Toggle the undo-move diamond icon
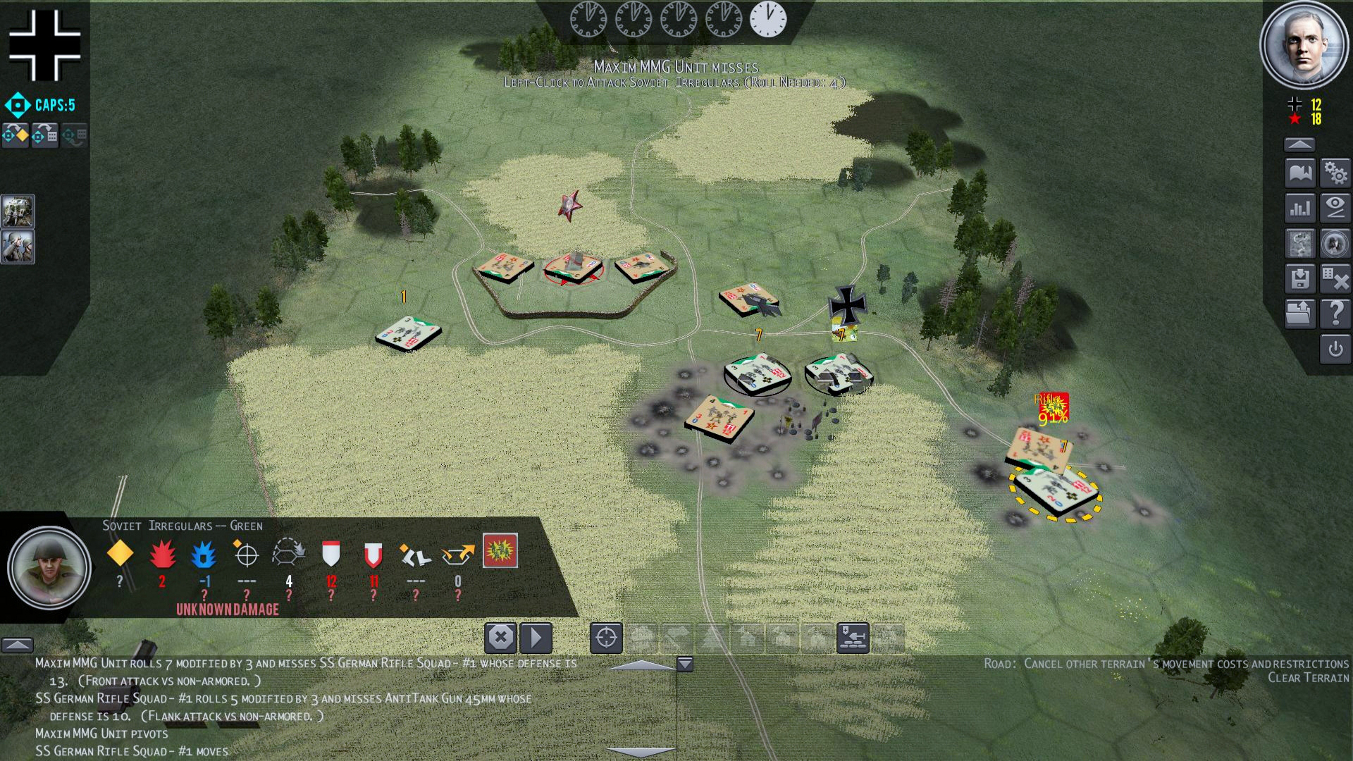This screenshot has width=1353, height=761. click(x=15, y=135)
